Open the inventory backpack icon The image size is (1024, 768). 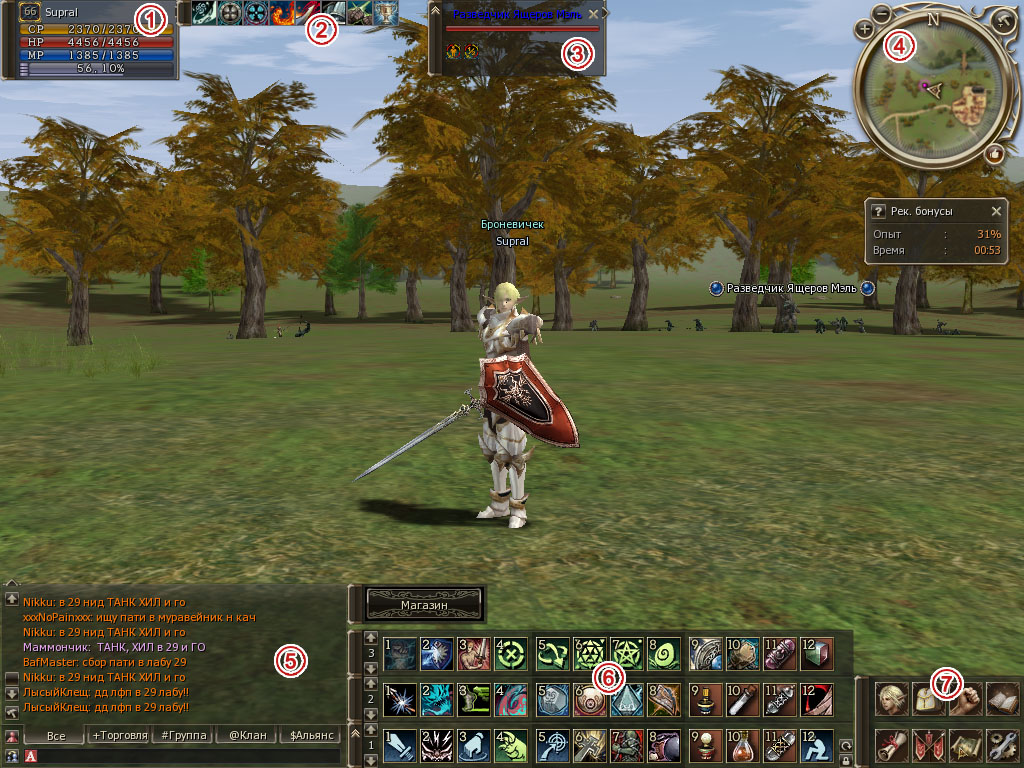pyautogui.click(x=928, y=698)
